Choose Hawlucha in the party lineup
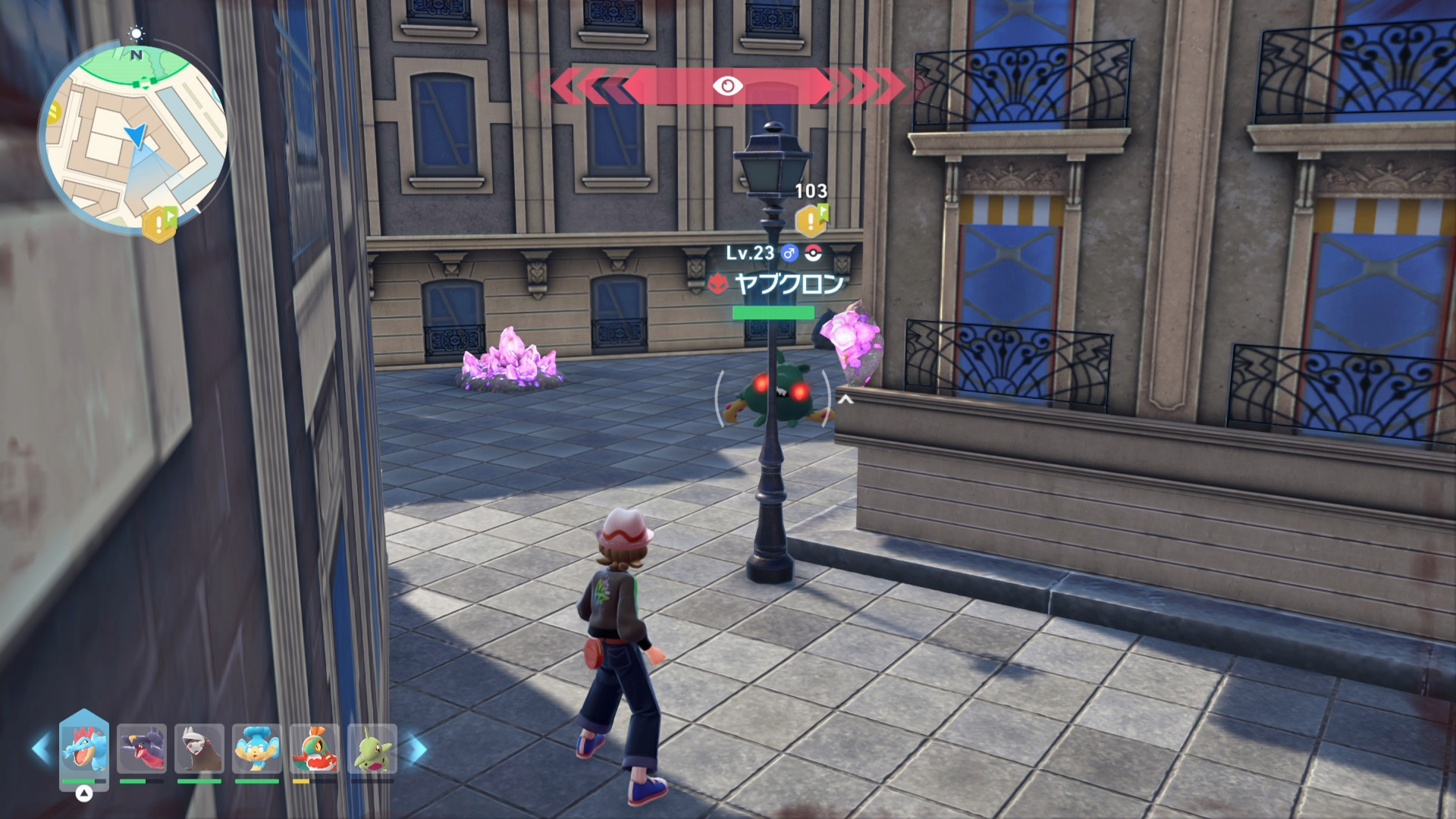Image resolution: width=1456 pixels, height=819 pixels. point(315,748)
